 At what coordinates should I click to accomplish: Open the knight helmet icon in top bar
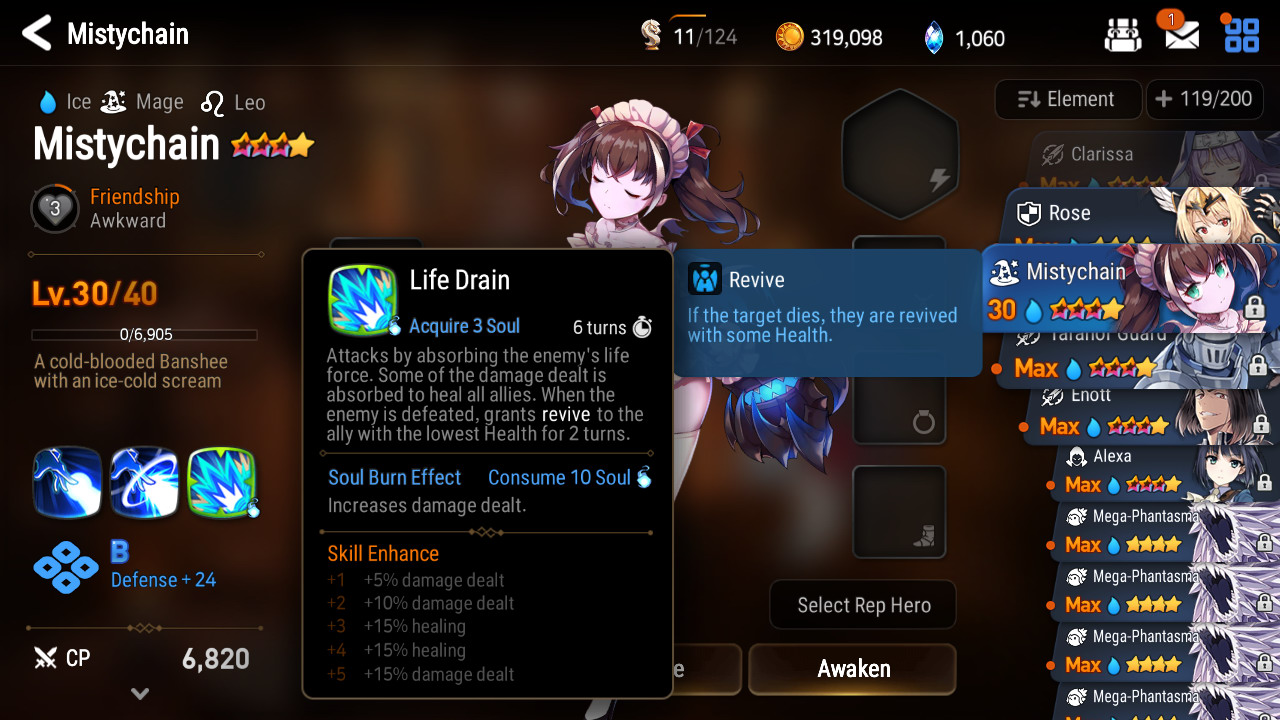1123,36
